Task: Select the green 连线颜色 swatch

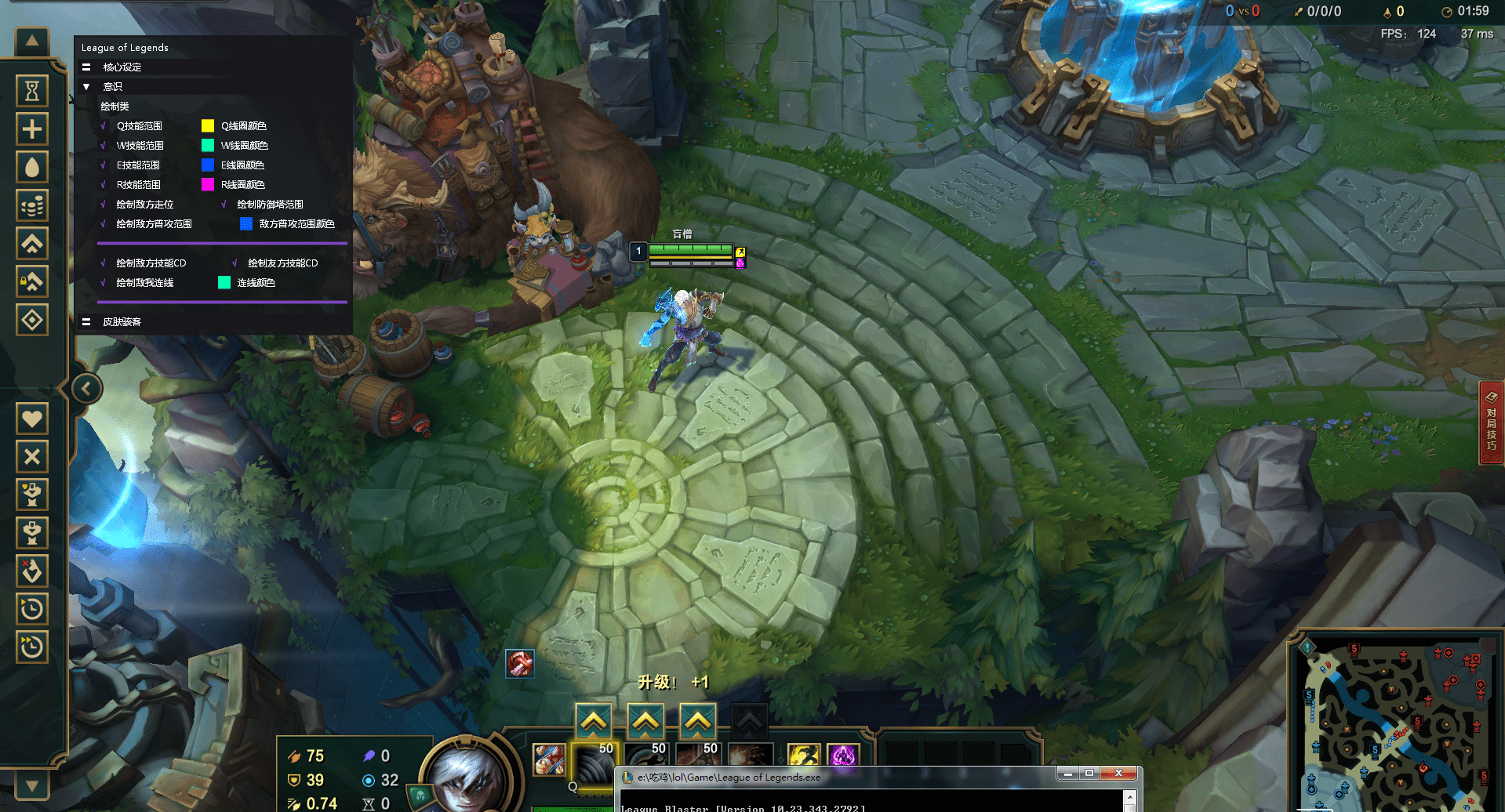Action: coord(224,283)
